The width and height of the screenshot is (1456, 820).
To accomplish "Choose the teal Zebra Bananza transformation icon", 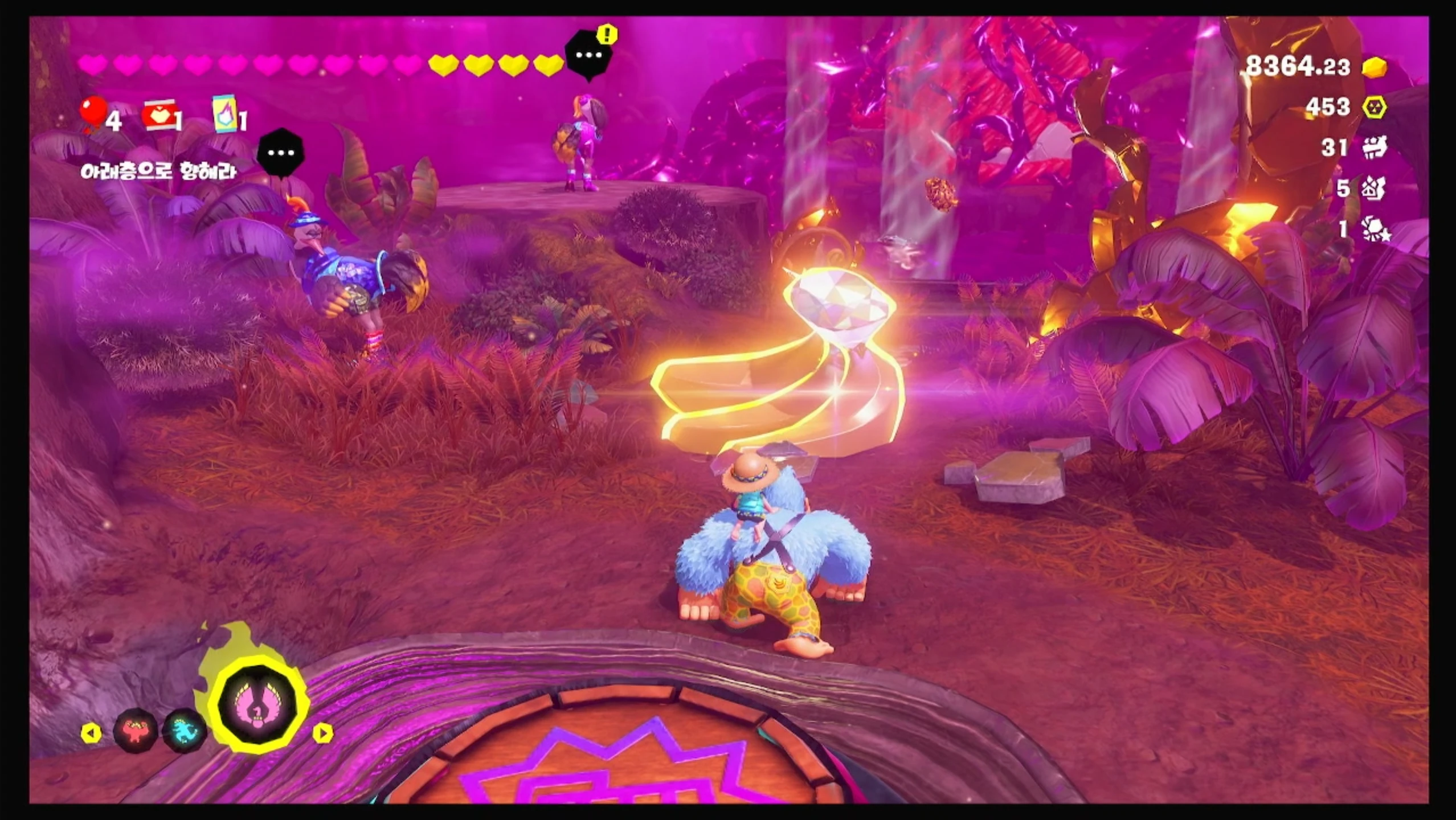I will pyautogui.click(x=184, y=731).
